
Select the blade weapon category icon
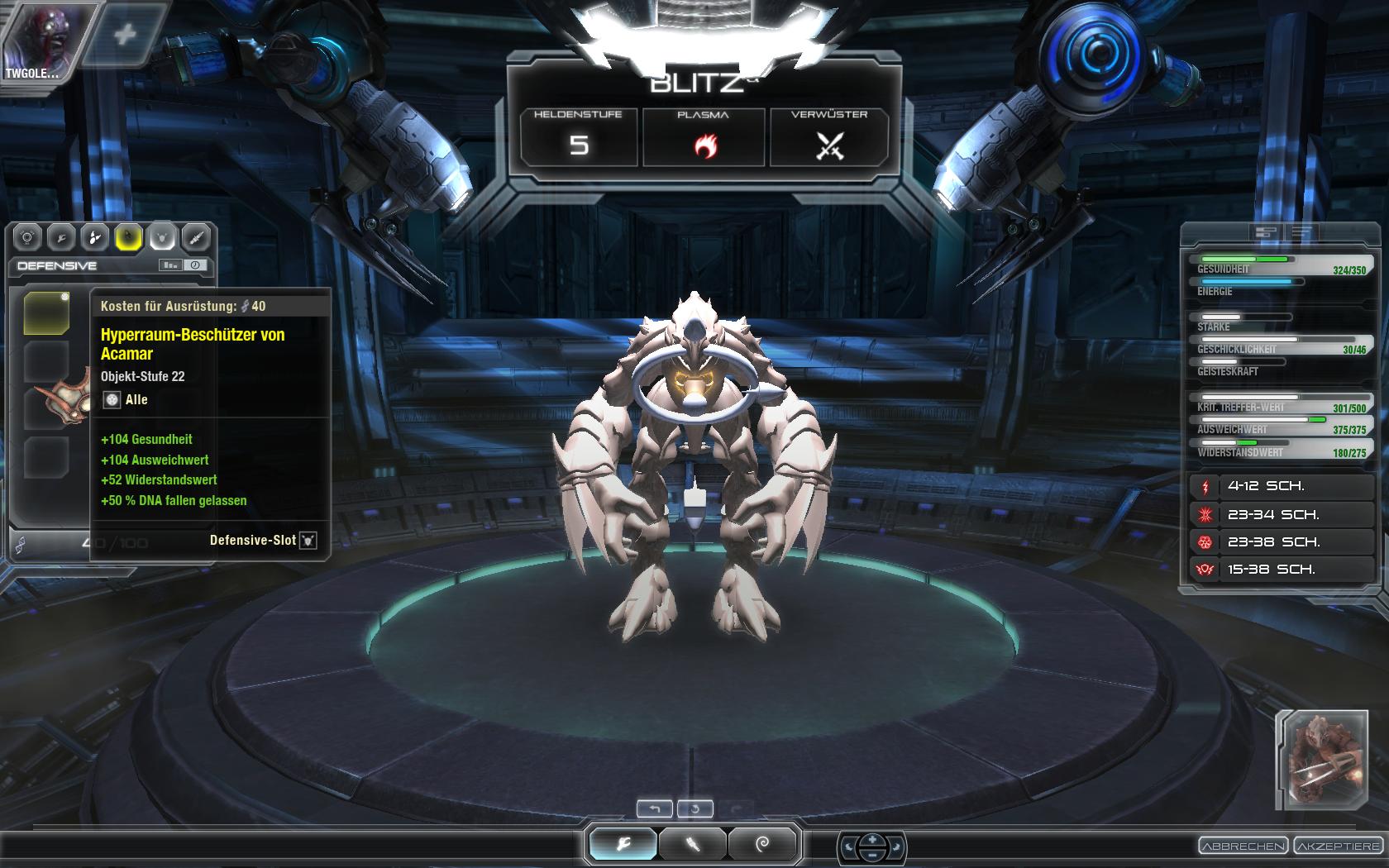click(x=195, y=238)
